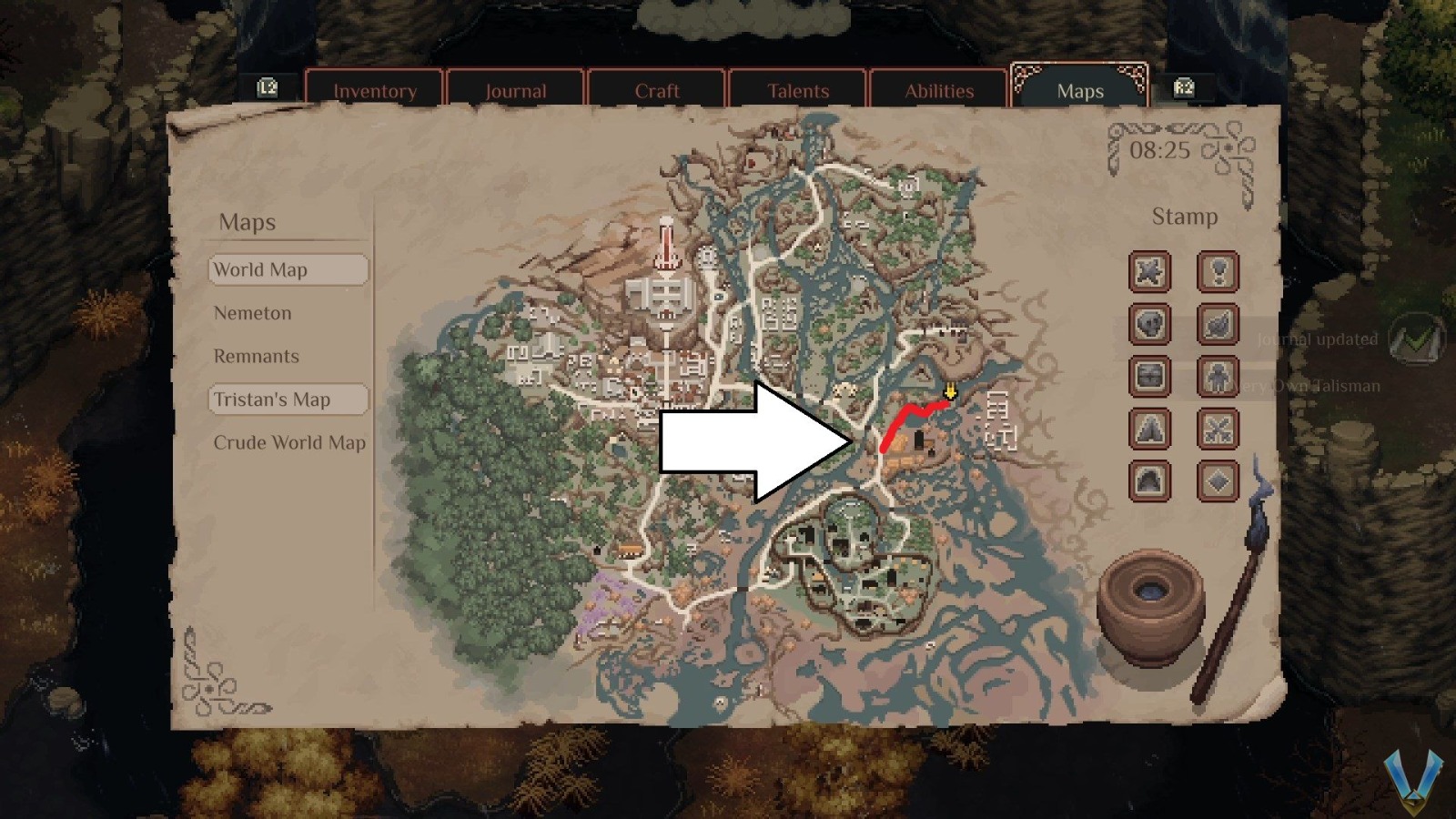Choose the crossed arrows stamp
Image resolution: width=1456 pixels, height=819 pixels.
[x=1219, y=430]
